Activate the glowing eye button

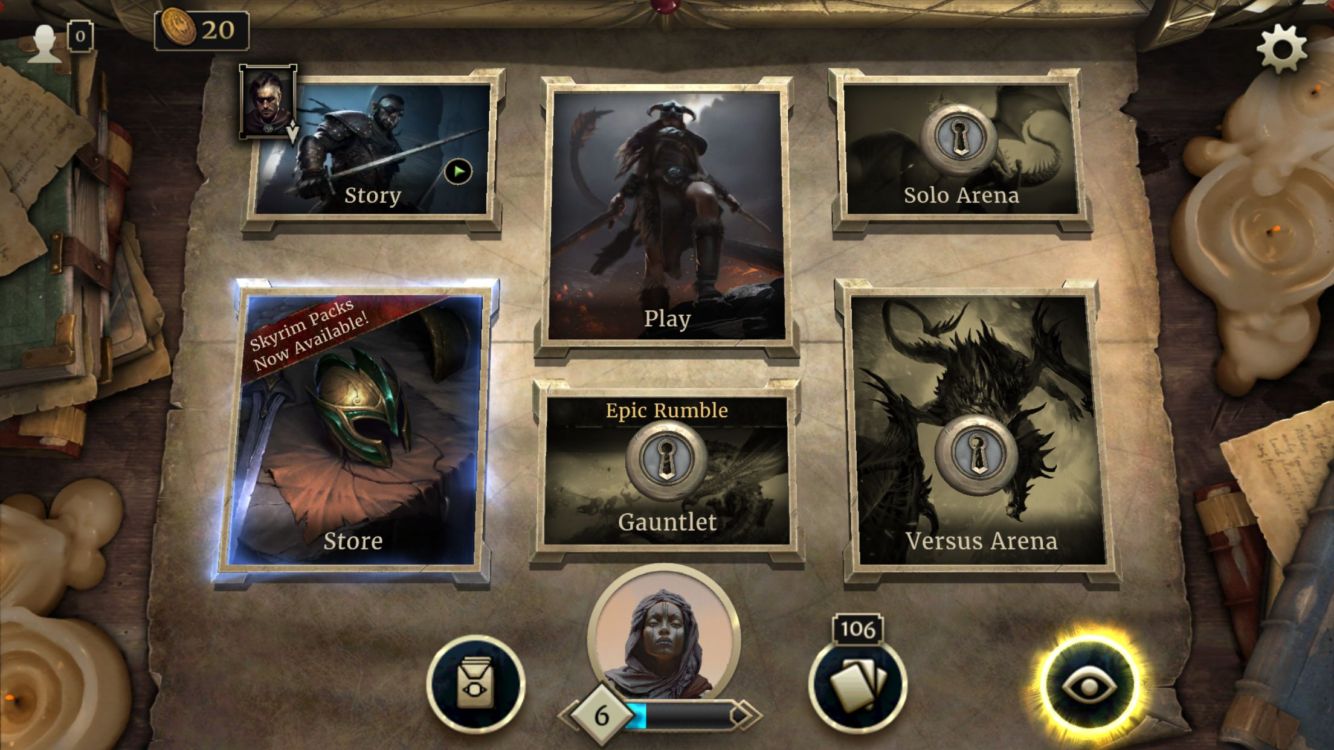pos(1088,686)
